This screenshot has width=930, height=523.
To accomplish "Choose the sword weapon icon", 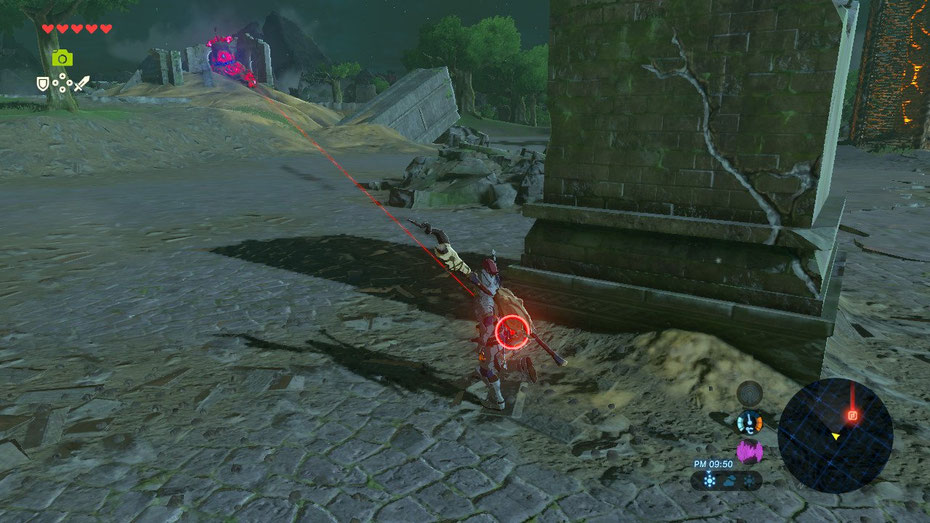I will 82,84.
